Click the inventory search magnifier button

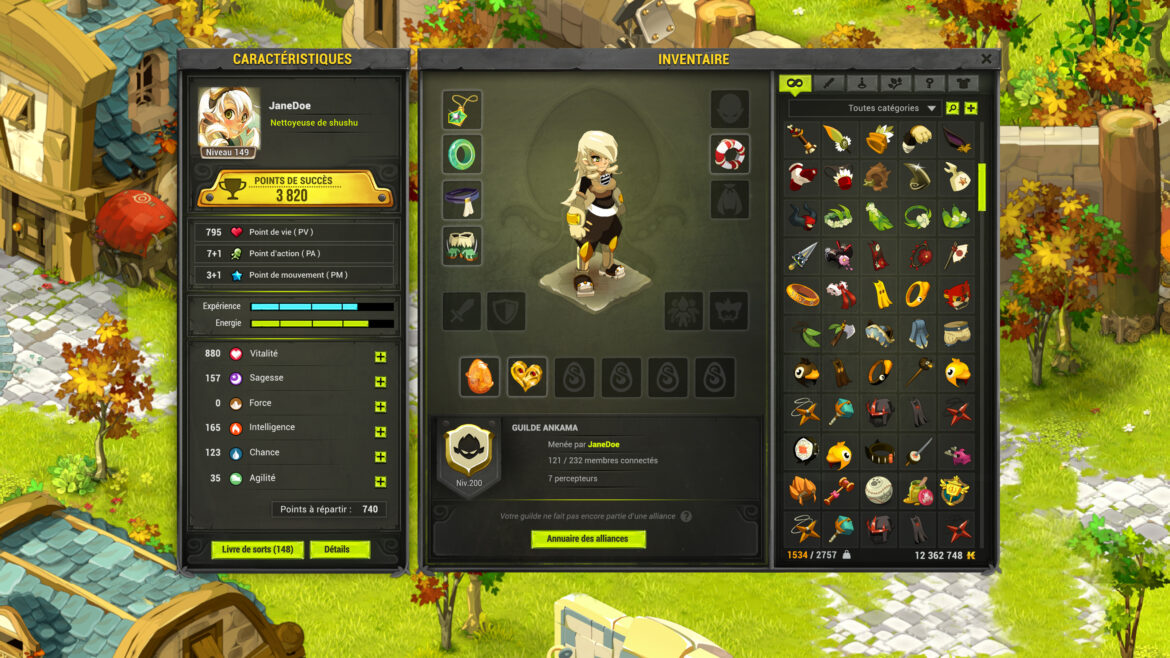tap(952, 108)
